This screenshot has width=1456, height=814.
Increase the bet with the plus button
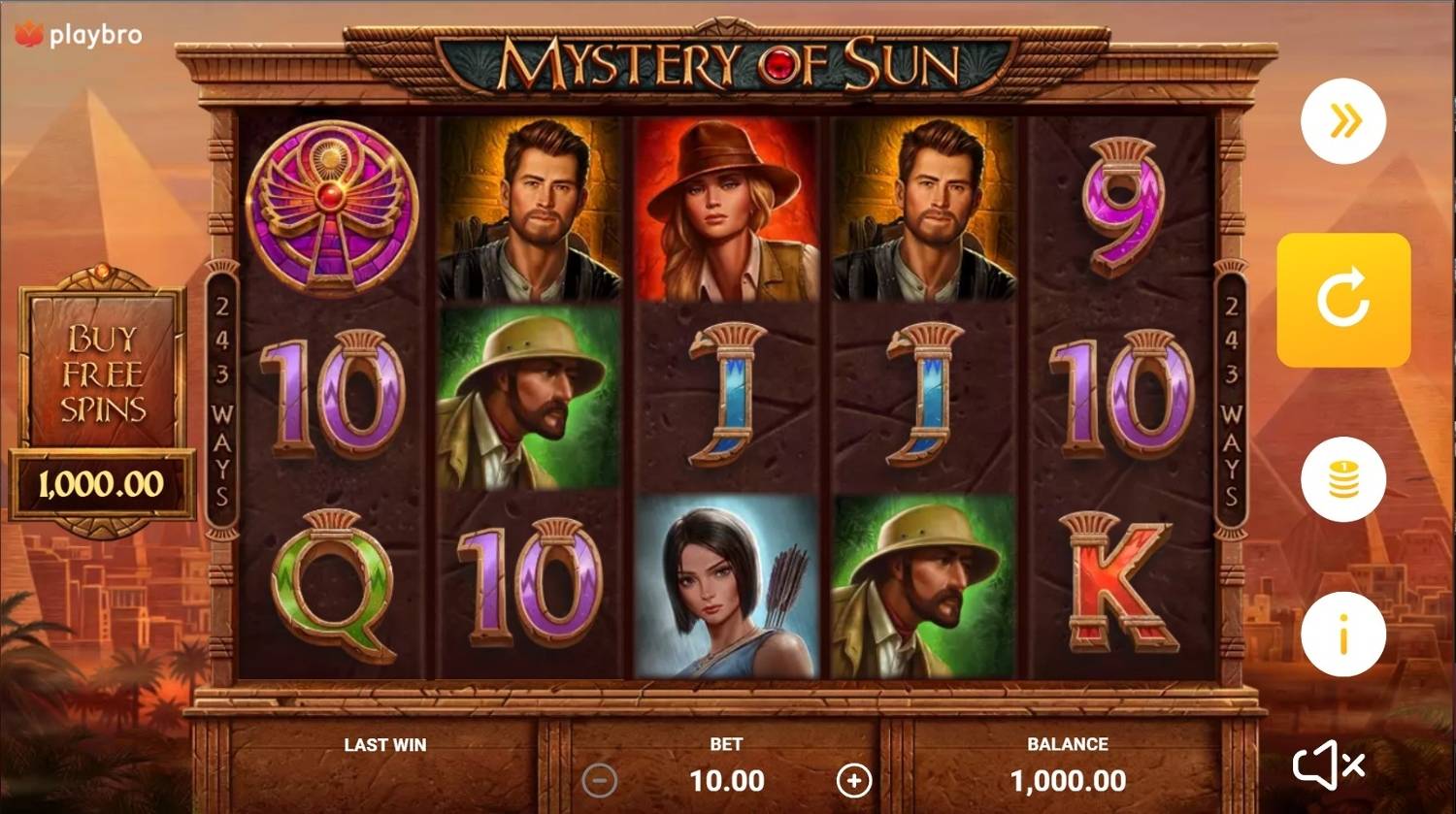point(855,780)
